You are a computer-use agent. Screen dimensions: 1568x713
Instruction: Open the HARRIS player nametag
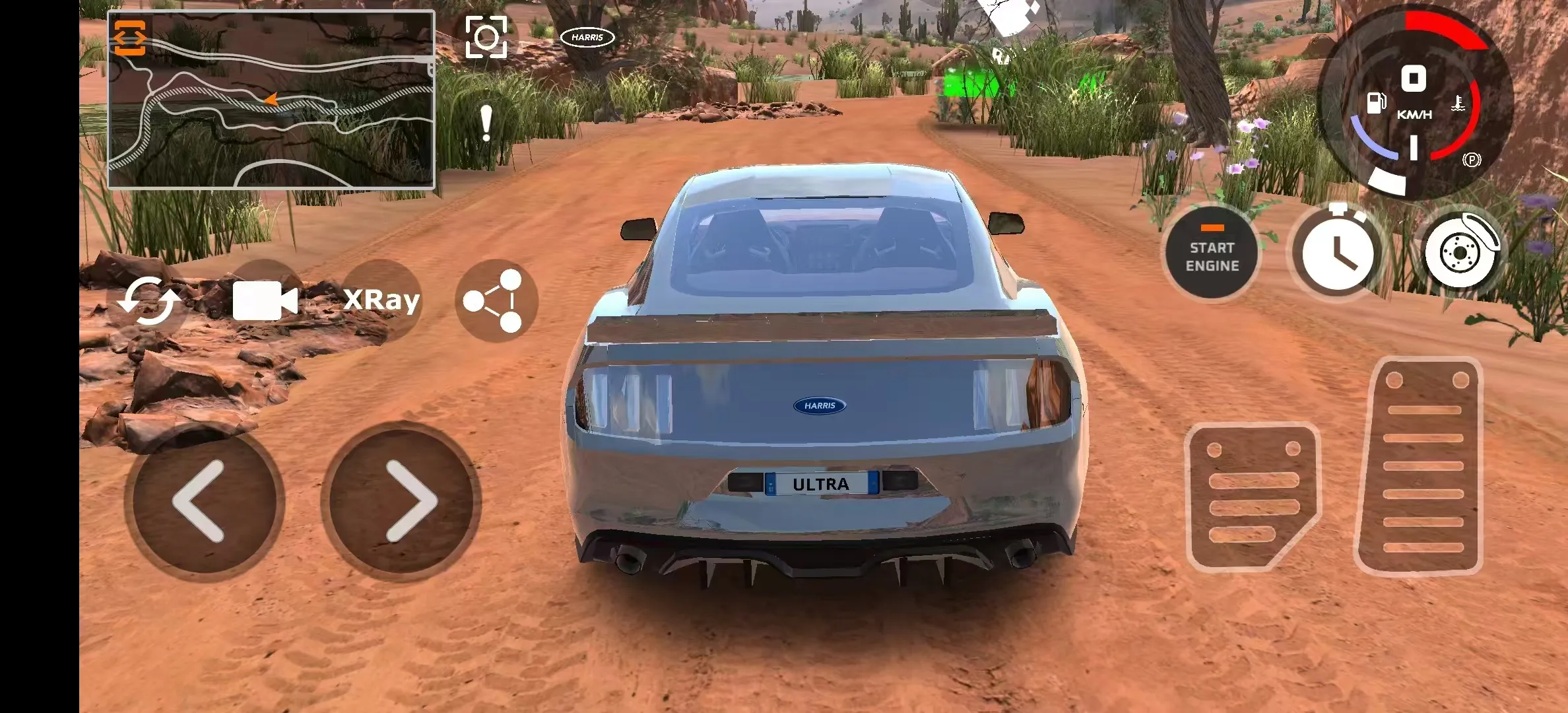587,38
